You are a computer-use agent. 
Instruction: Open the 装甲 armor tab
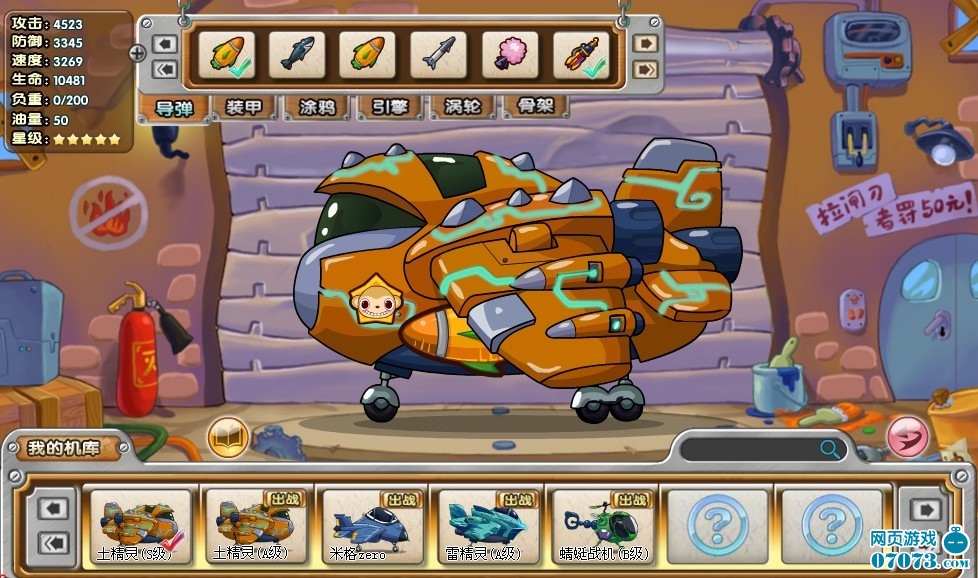point(243,107)
